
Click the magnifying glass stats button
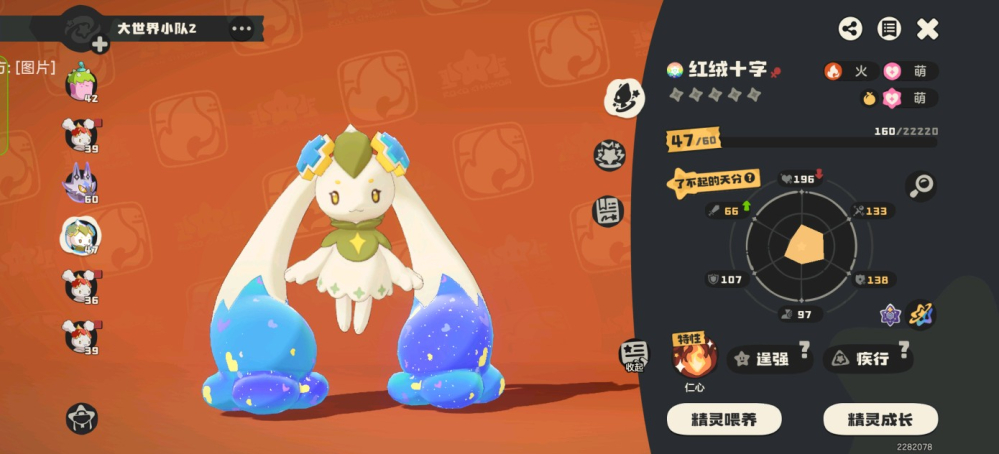(x=921, y=186)
